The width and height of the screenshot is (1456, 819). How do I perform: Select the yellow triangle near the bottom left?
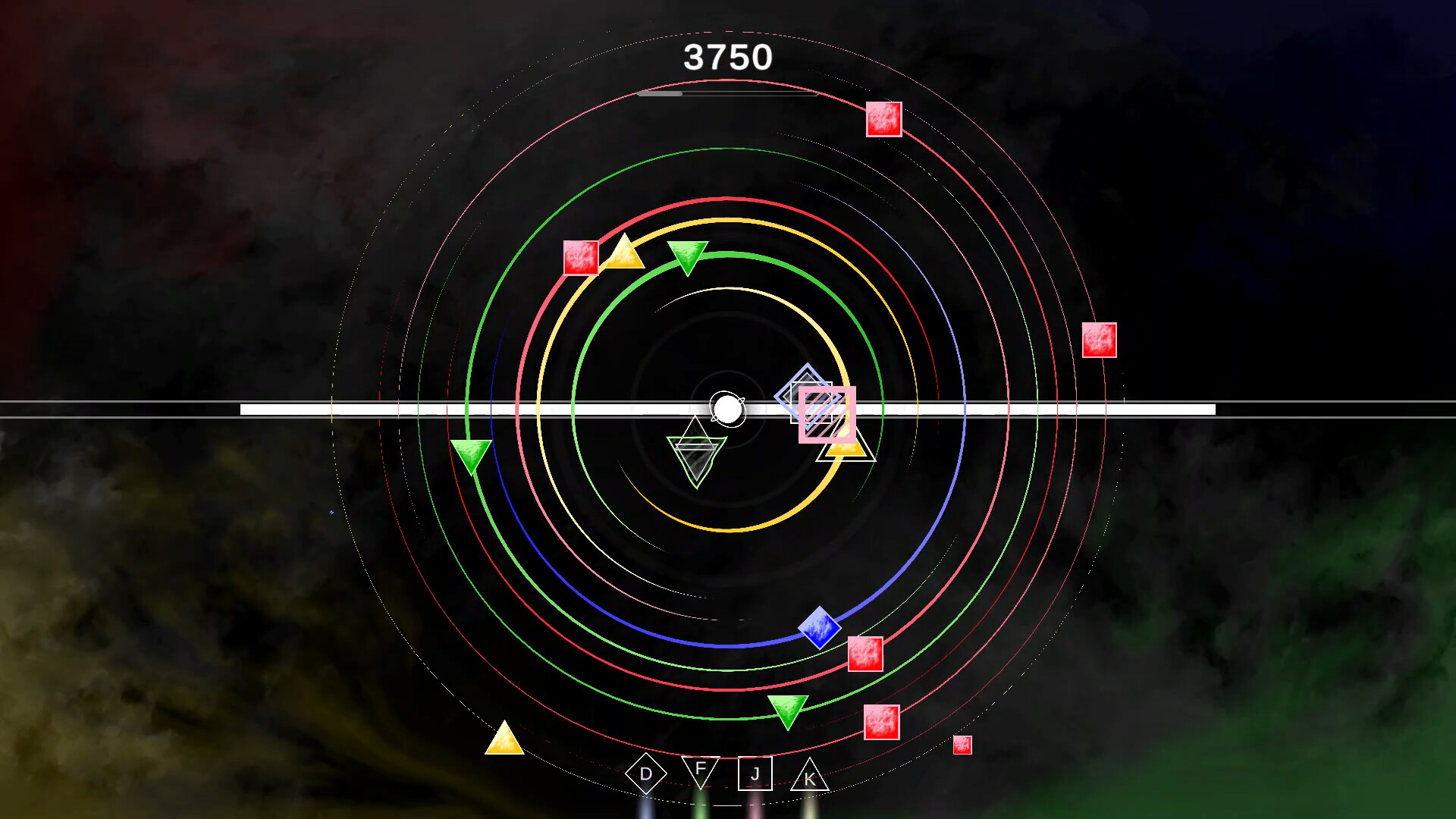point(505,746)
